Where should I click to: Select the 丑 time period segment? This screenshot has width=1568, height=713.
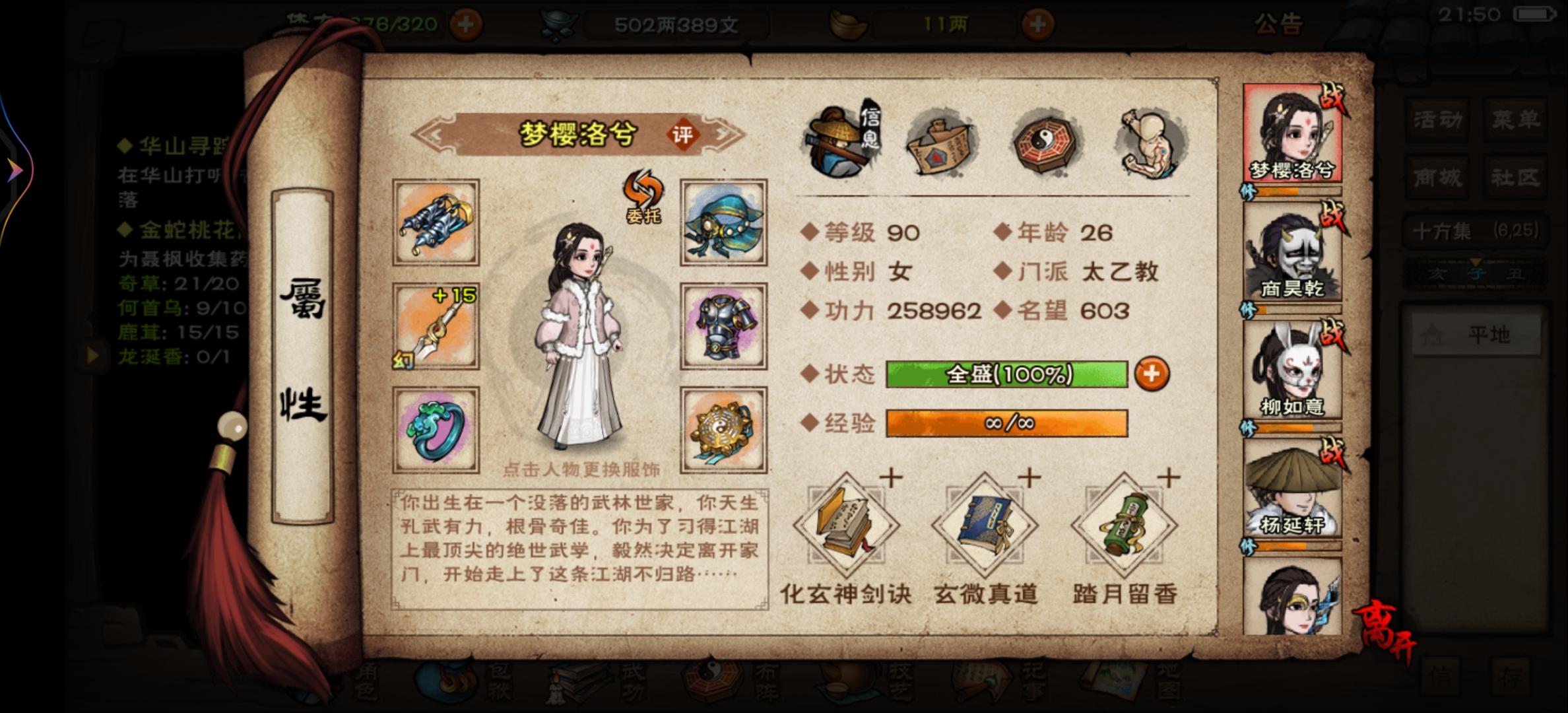(1516, 273)
